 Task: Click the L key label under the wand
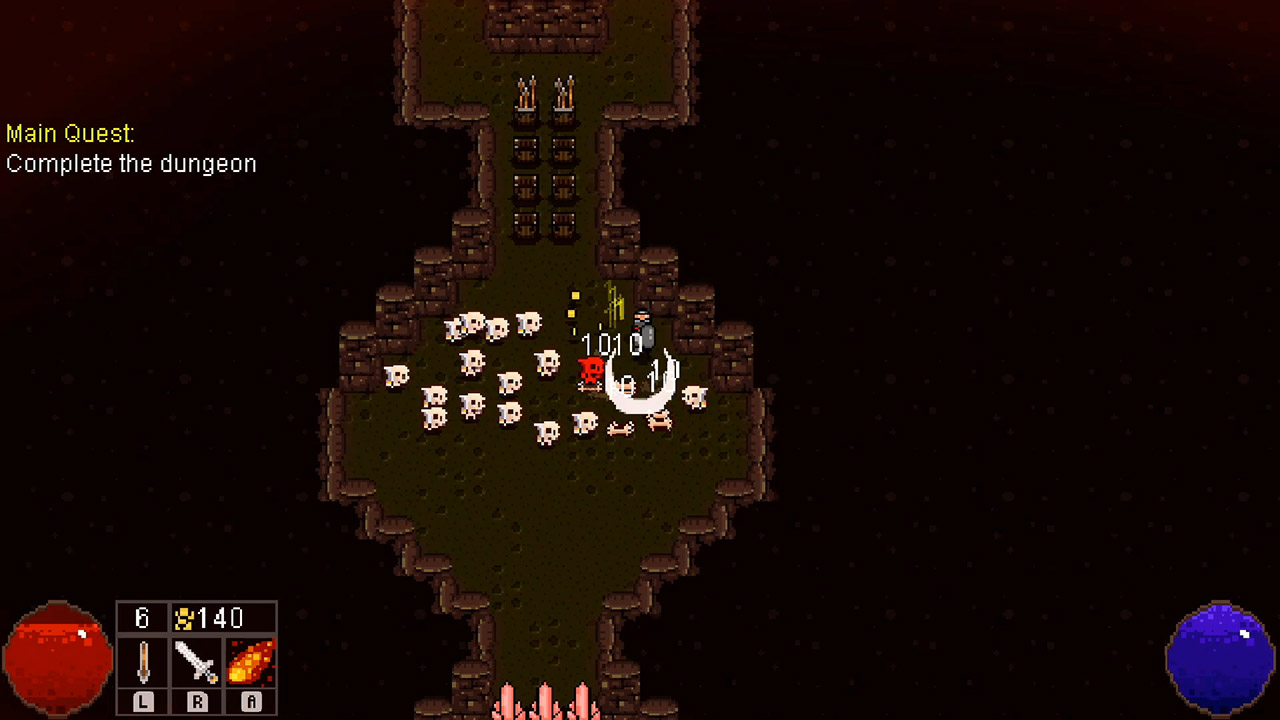pyautogui.click(x=142, y=703)
